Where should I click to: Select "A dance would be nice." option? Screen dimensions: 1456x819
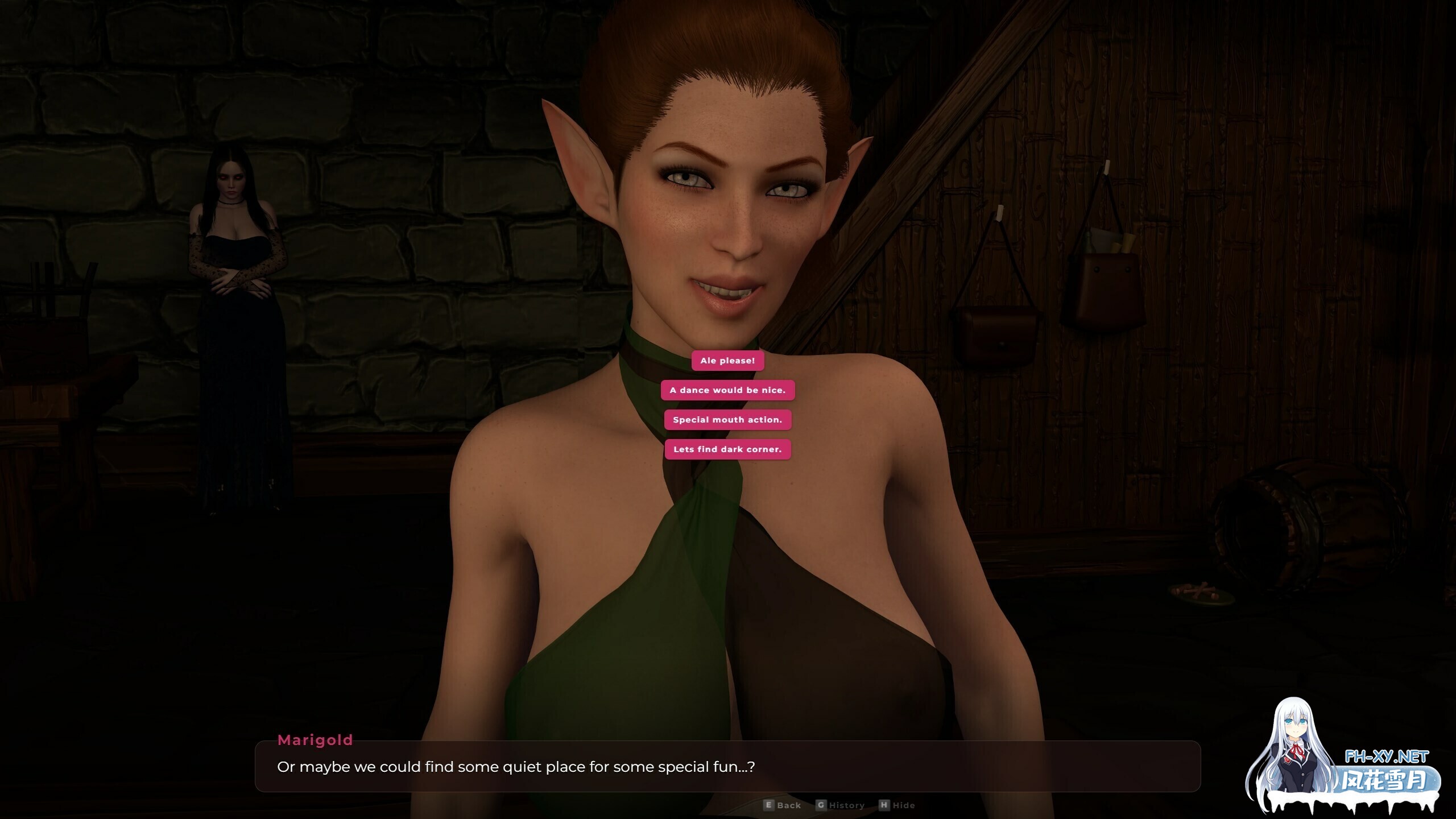tap(727, 390)
